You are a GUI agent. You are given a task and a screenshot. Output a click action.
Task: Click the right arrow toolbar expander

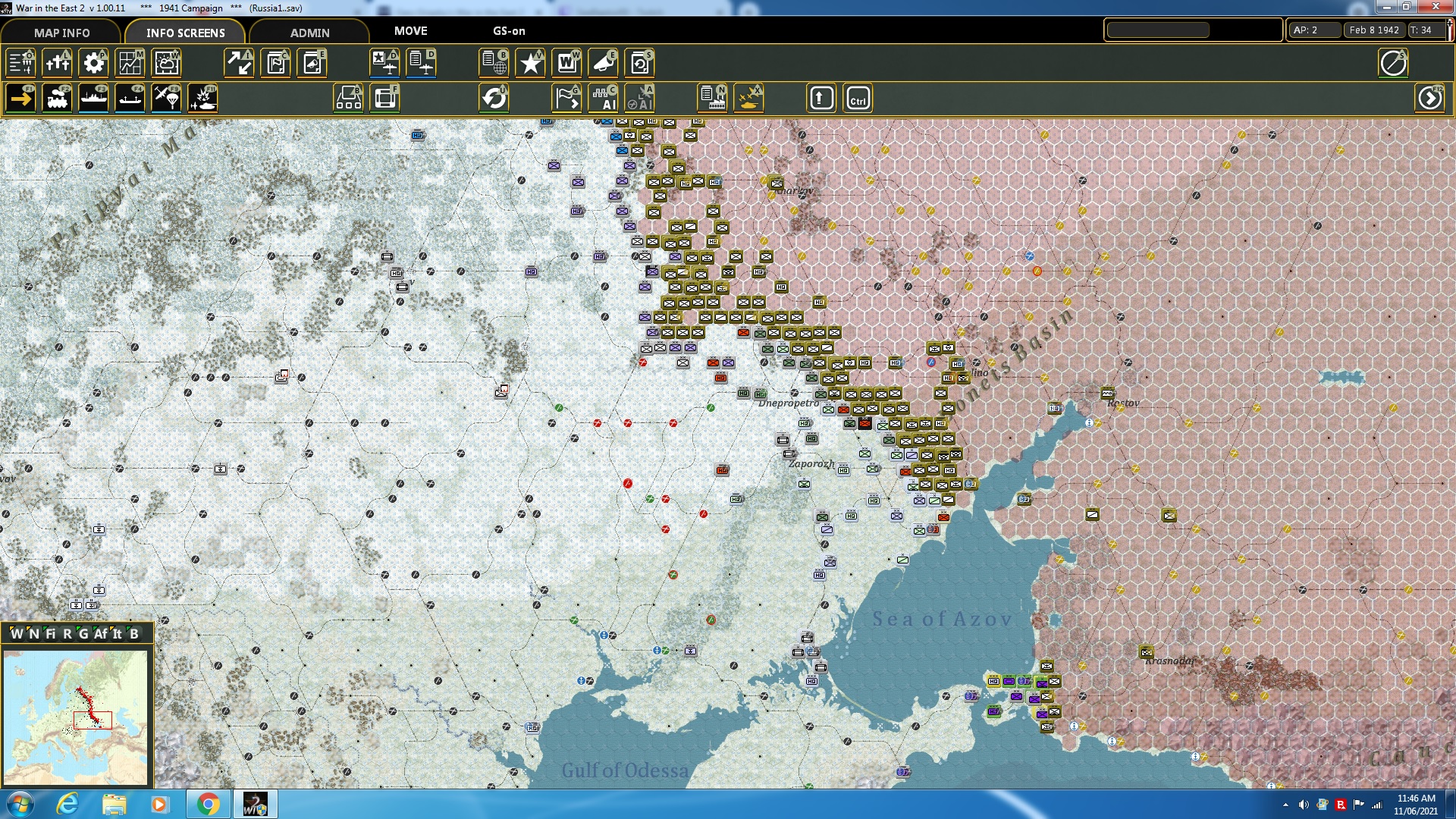[1430, 98]
